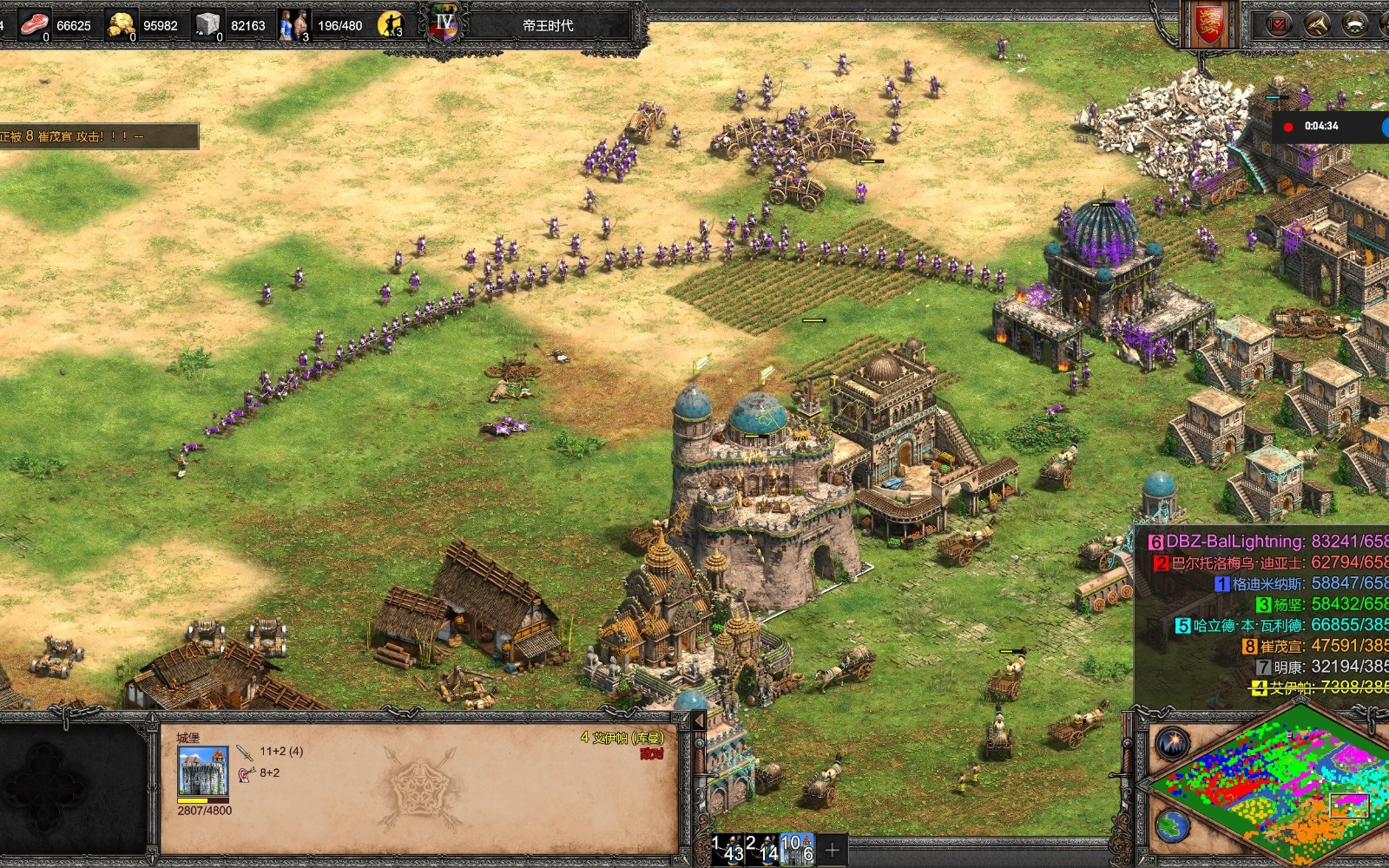The width and height of the screenshot is (1389, 868).
Task: Select the idle villager indicator icon
Action: click(x=391, y=24)
